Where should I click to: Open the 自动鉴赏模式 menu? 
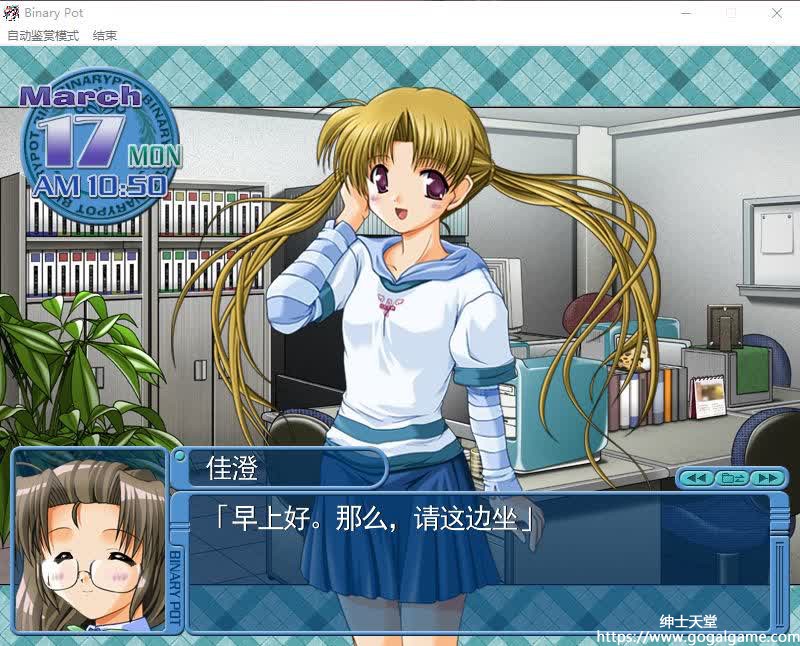click(x=43, y=35)
